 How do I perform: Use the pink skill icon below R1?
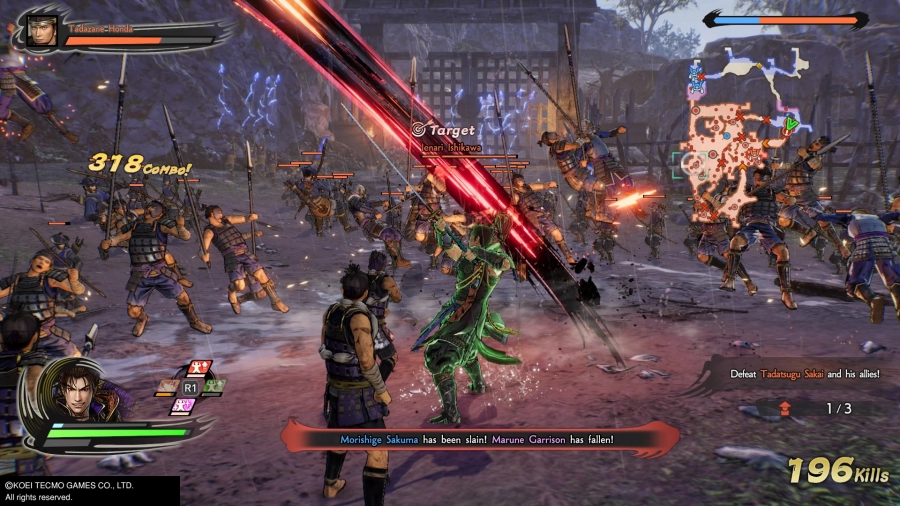183,405
